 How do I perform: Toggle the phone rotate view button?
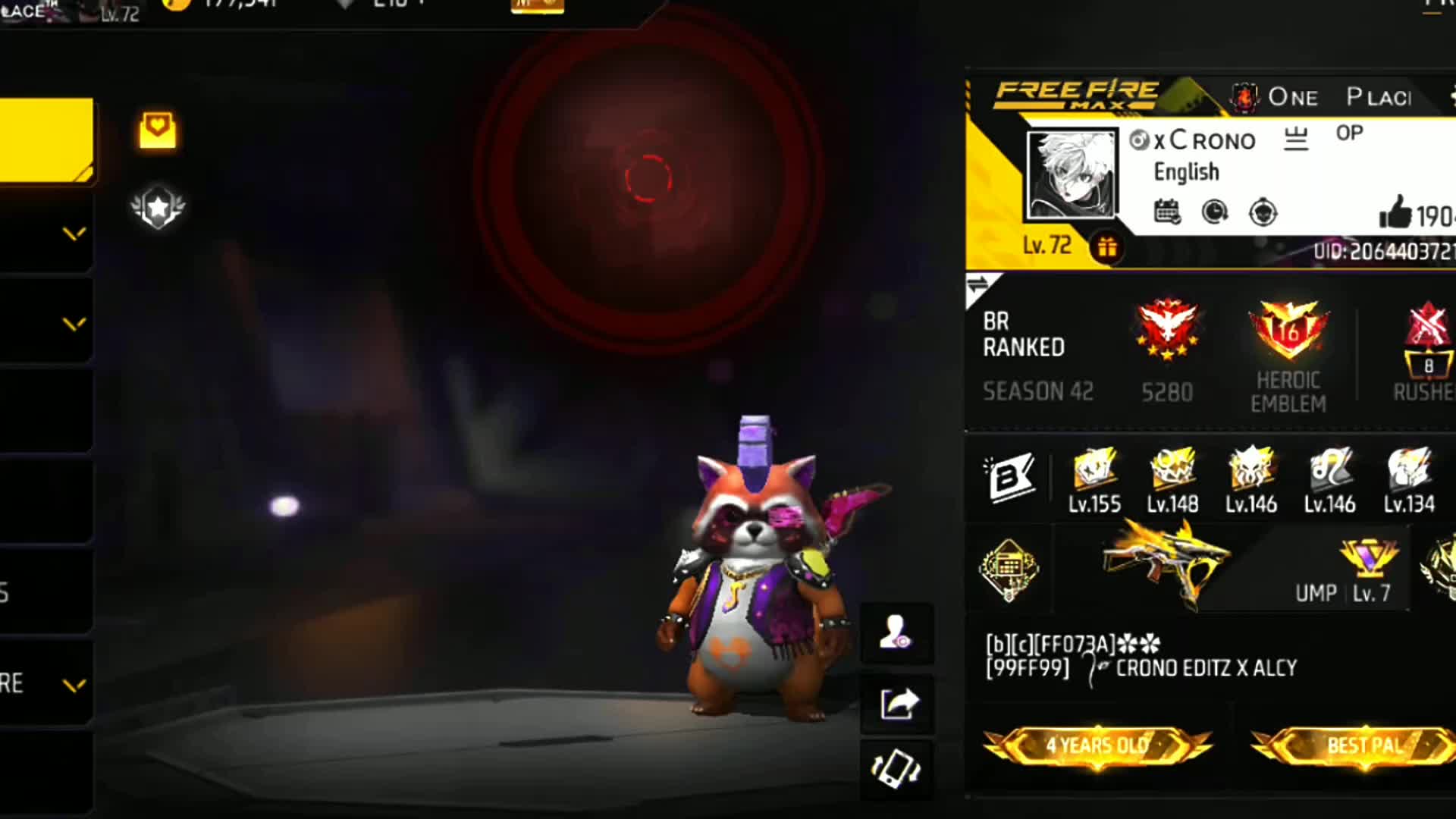pos(896,769)
